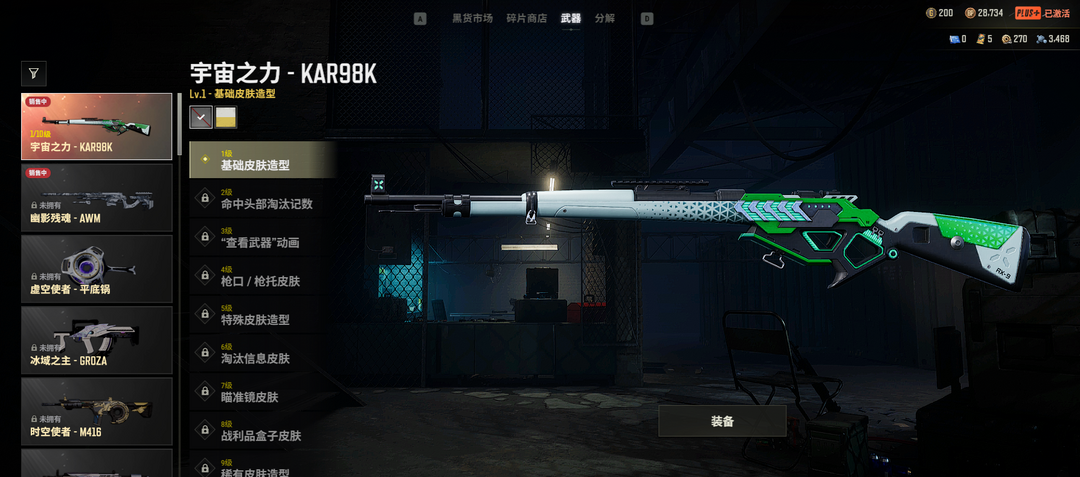Choose level 5 特殊皮肤造型 row
The height and width of the screenshot is (477, 1080).
point(262,316)
